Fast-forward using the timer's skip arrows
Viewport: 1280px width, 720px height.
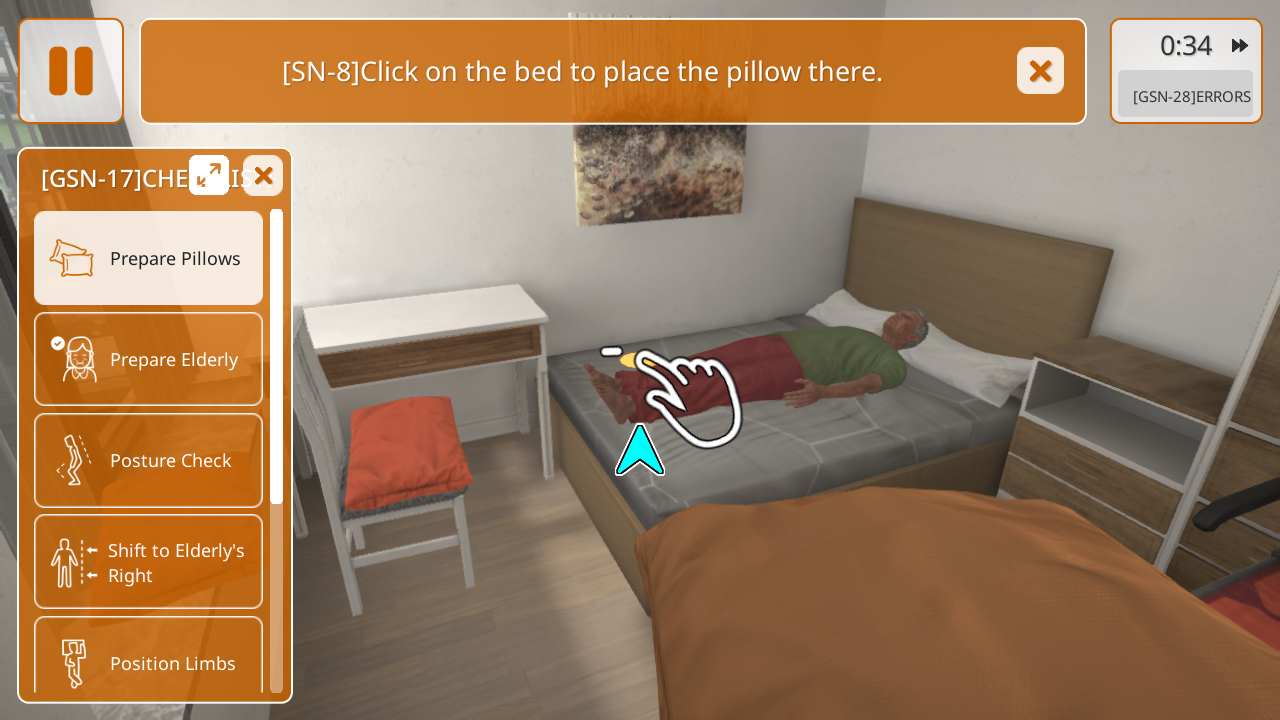point(1240,45)
